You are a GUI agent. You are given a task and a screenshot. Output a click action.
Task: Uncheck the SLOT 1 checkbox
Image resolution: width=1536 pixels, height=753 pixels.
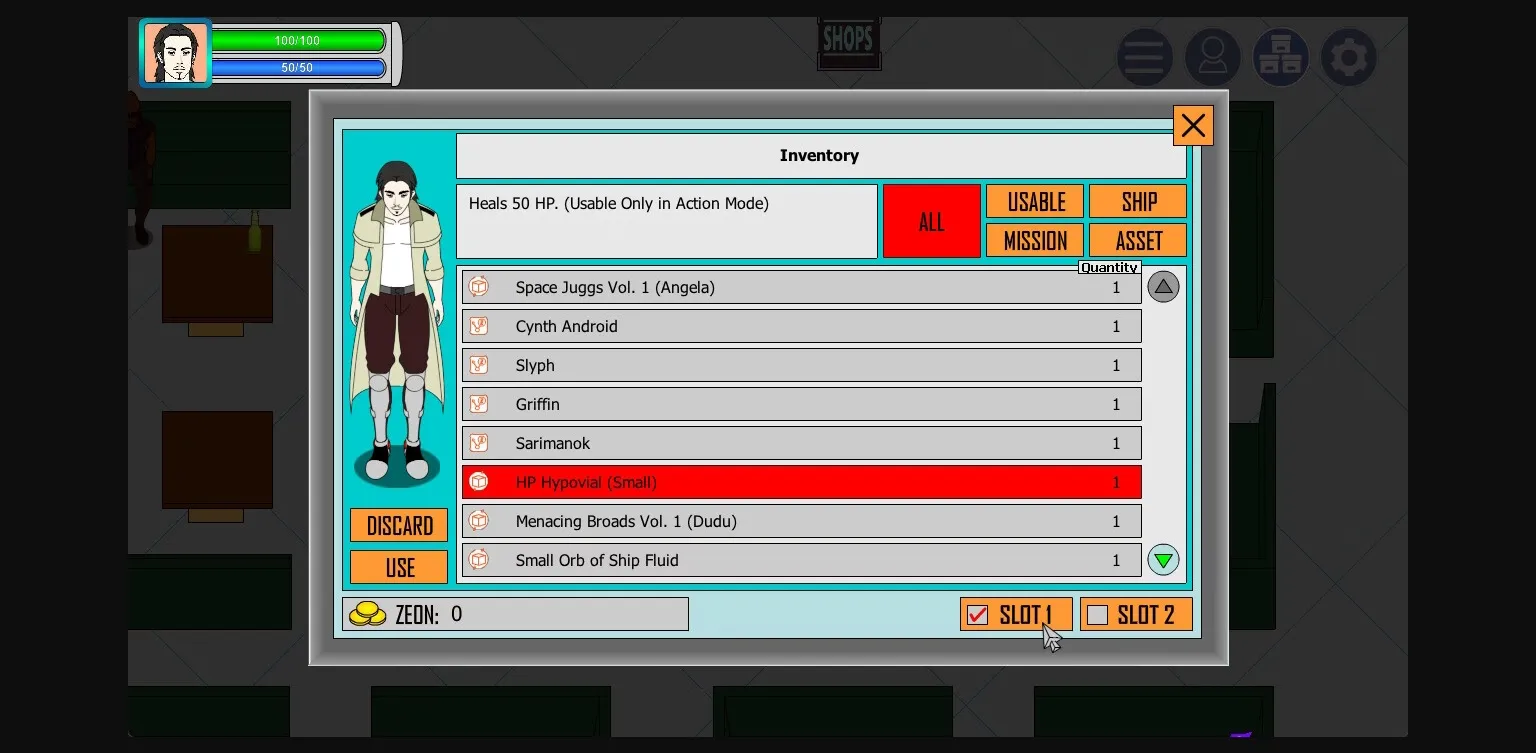coord(978,615)
